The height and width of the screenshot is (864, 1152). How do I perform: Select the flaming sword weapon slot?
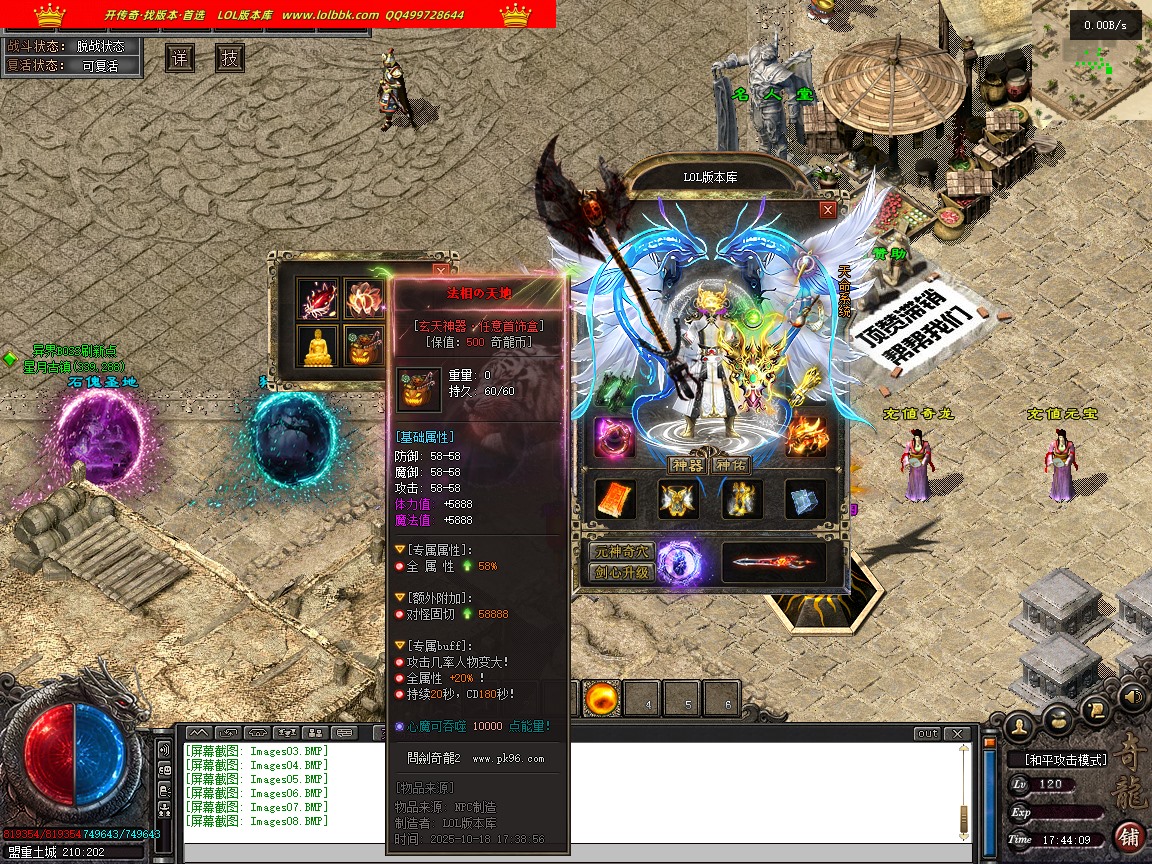coord(773,563)
